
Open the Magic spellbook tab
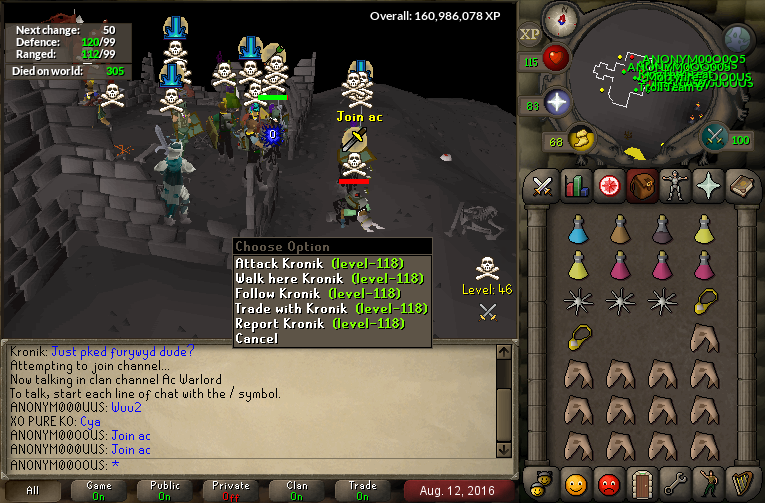click(x=741, y=186)
